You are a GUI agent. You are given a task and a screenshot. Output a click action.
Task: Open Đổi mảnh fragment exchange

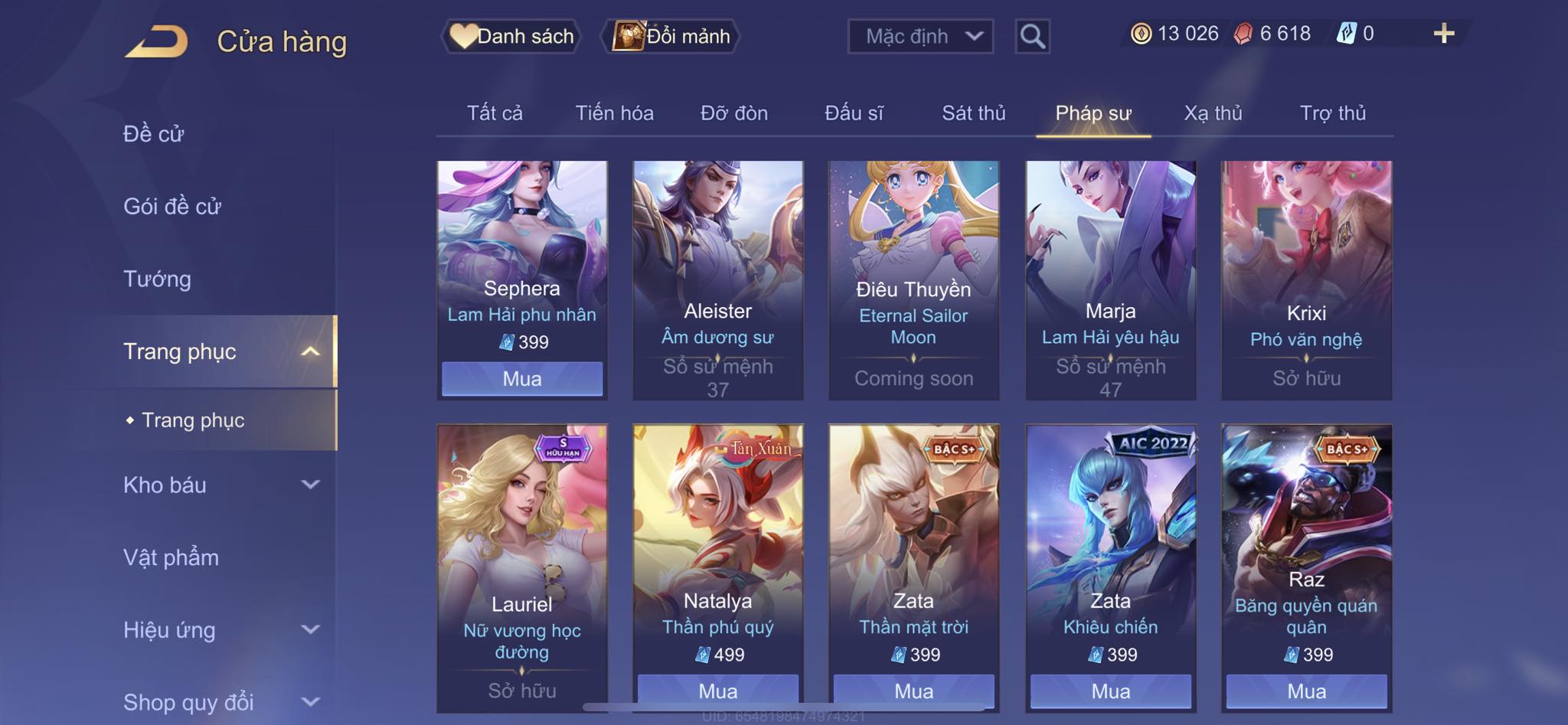pyautogui.click(x=672, y=36)
